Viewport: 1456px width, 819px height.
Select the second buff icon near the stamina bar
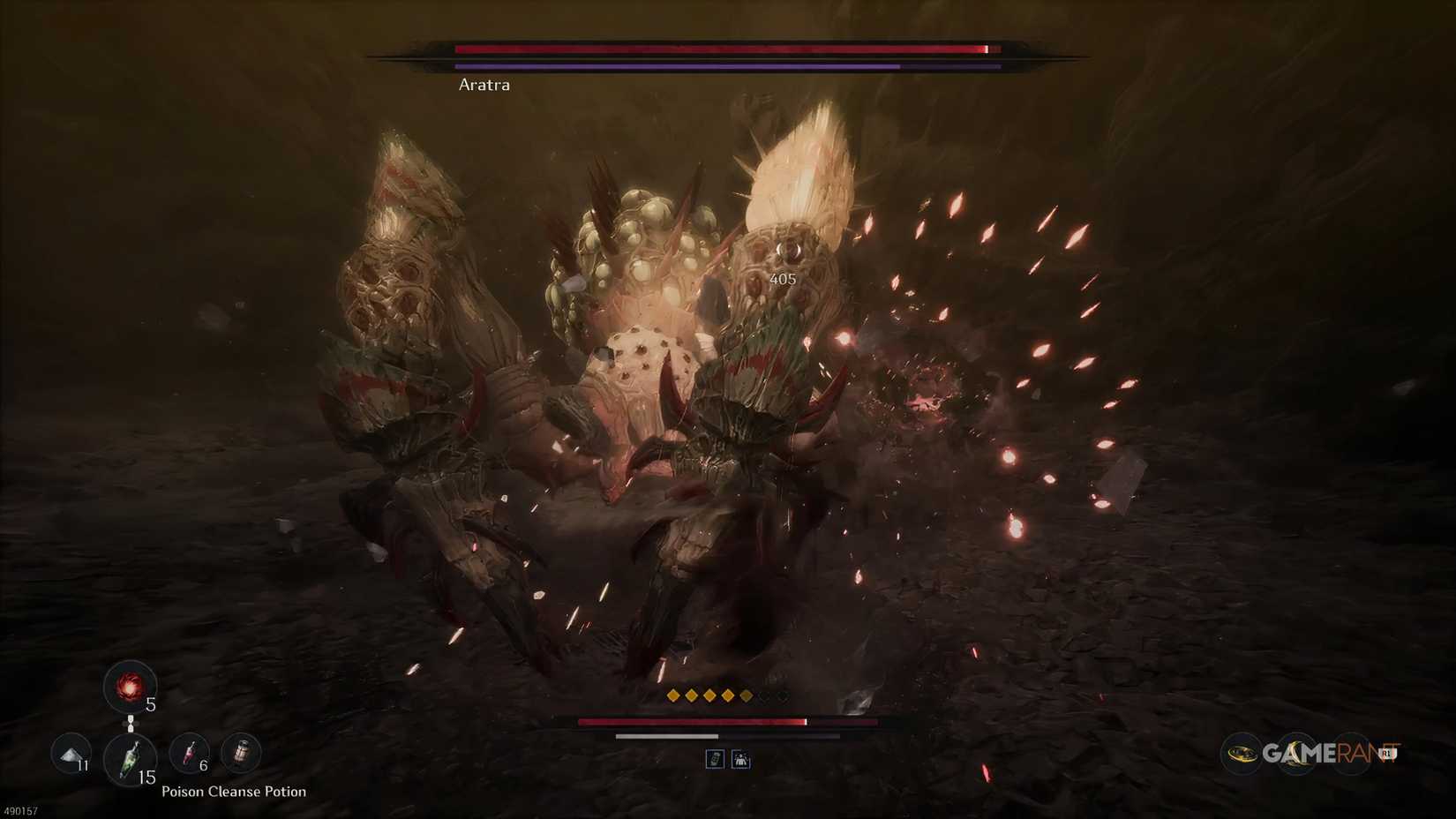(x=741, y=759)
